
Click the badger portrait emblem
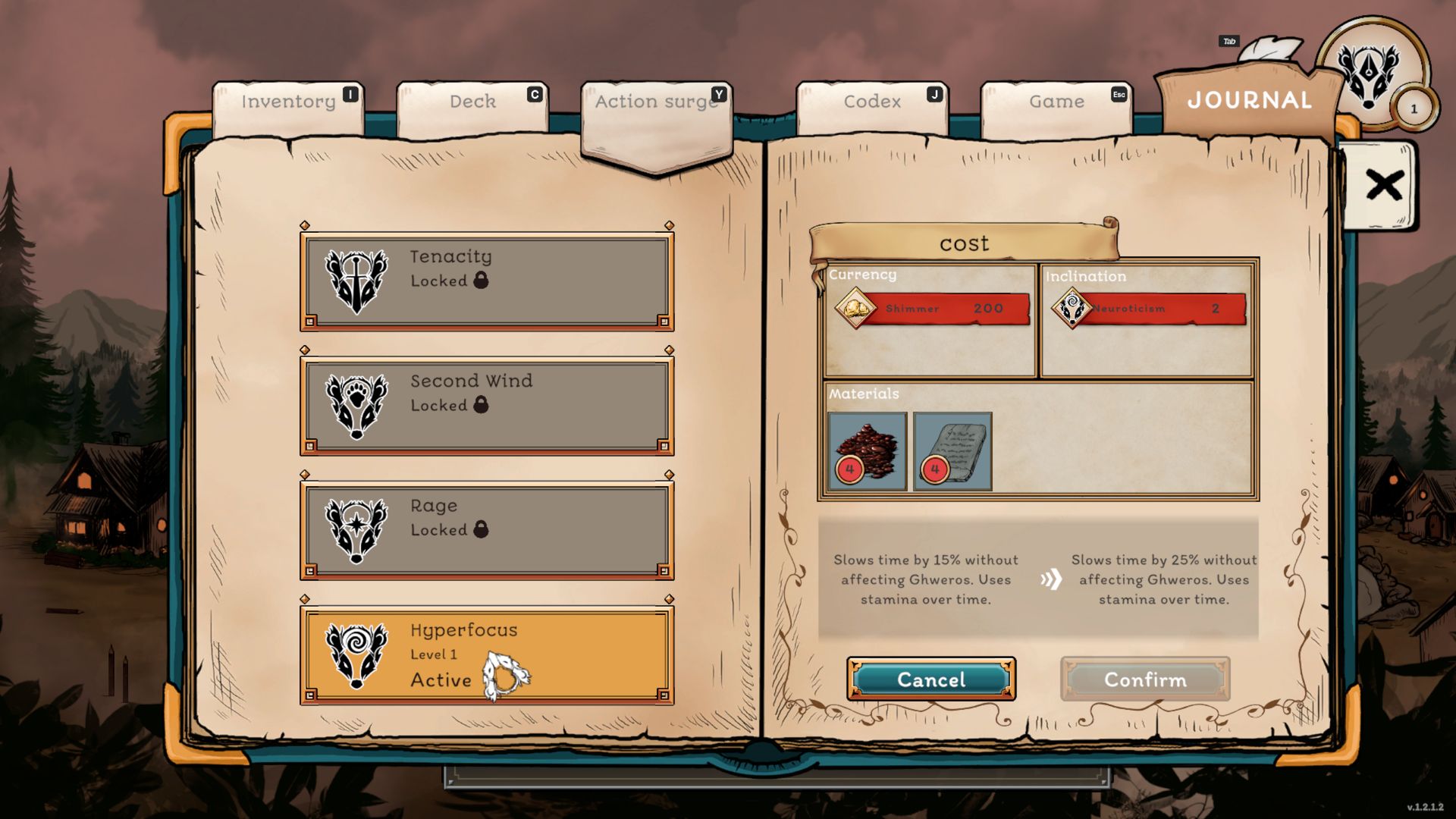1368,74
